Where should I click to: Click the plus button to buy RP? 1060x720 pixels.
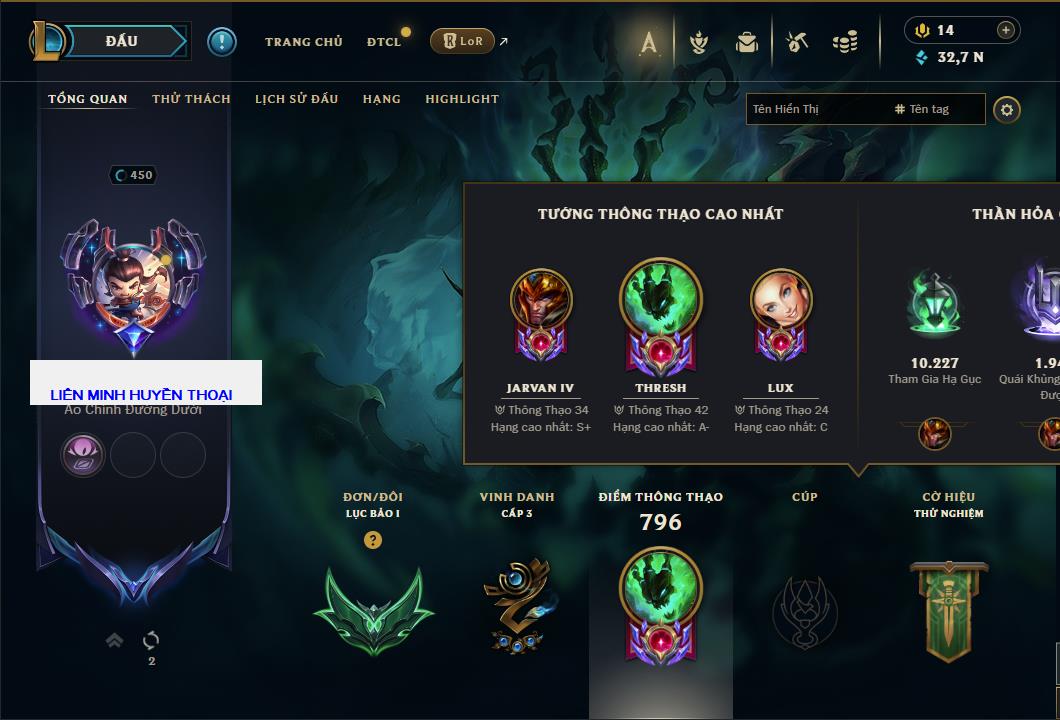click(1006, 30)
